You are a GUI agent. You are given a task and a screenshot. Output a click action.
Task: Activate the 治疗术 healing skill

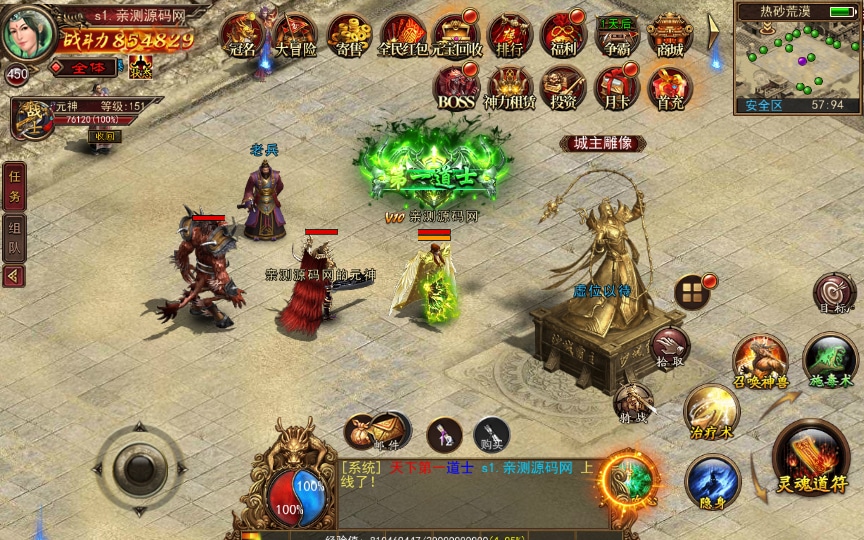[712, 410]
